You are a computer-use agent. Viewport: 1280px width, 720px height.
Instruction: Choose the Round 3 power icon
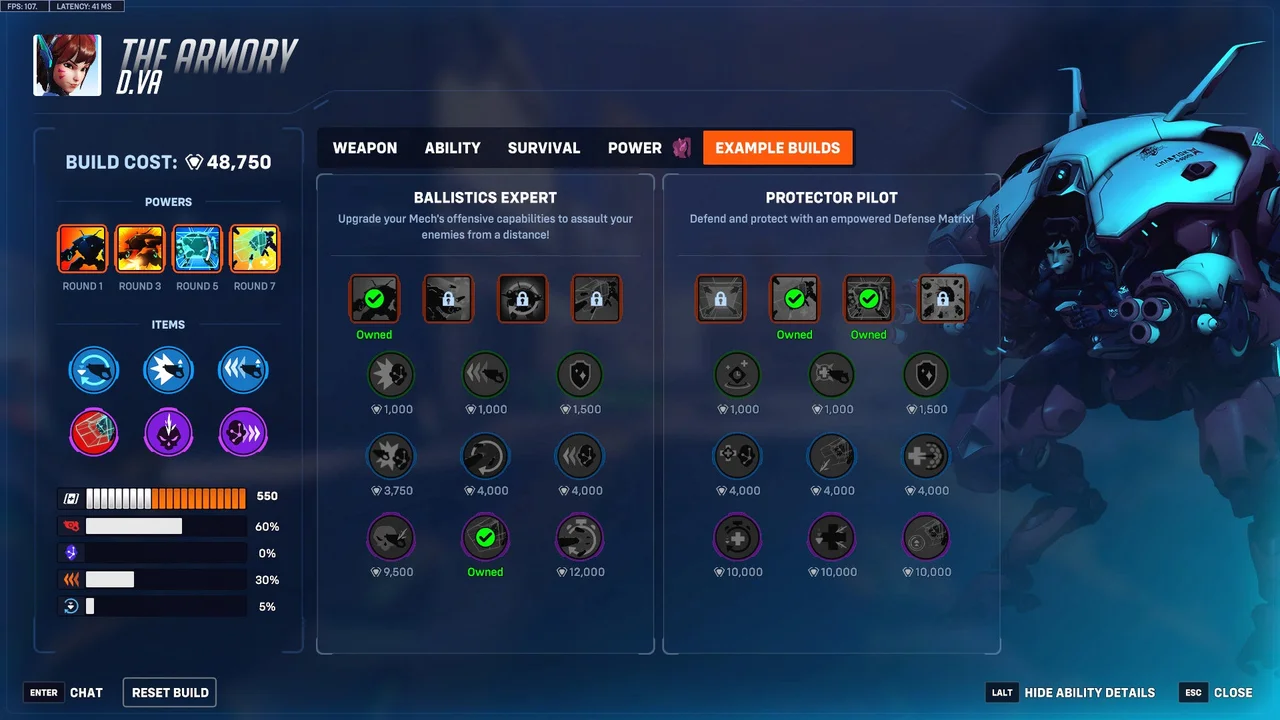point(140,250)
